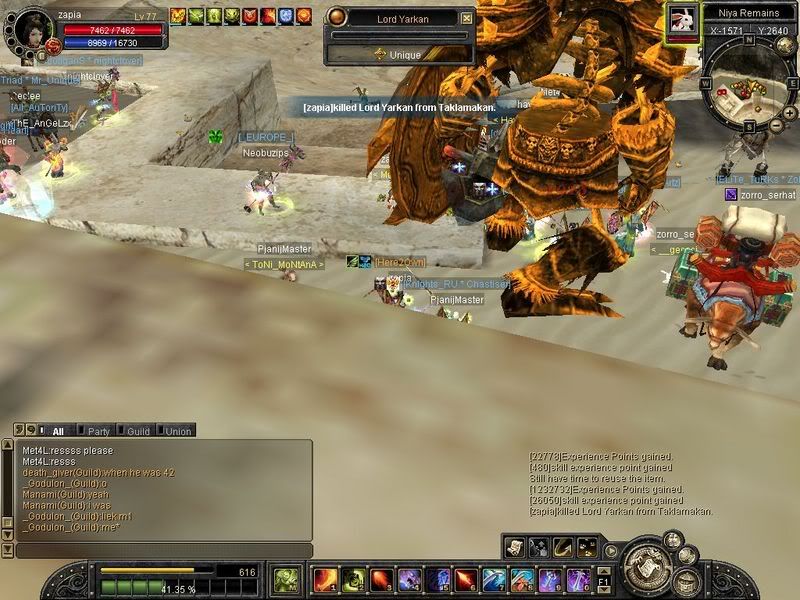Click the blue shield buff icon
Image resolution: width=800 pixels, height=600 pixels.
point(286,15)
